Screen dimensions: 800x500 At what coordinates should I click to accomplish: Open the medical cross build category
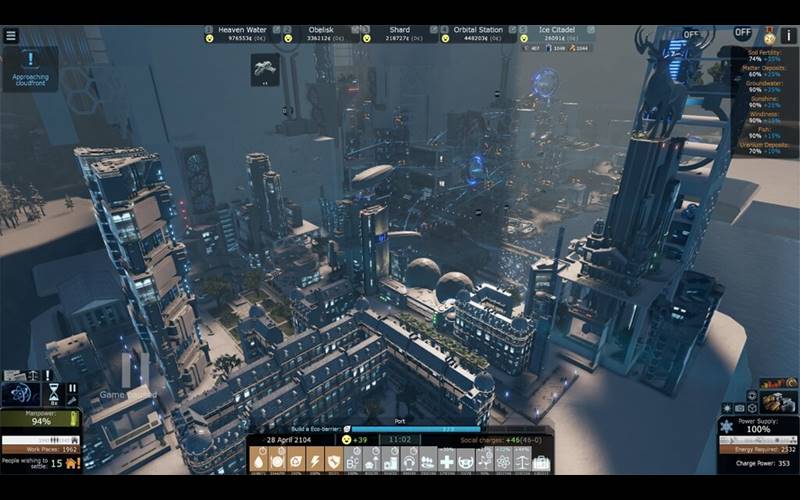447,461
